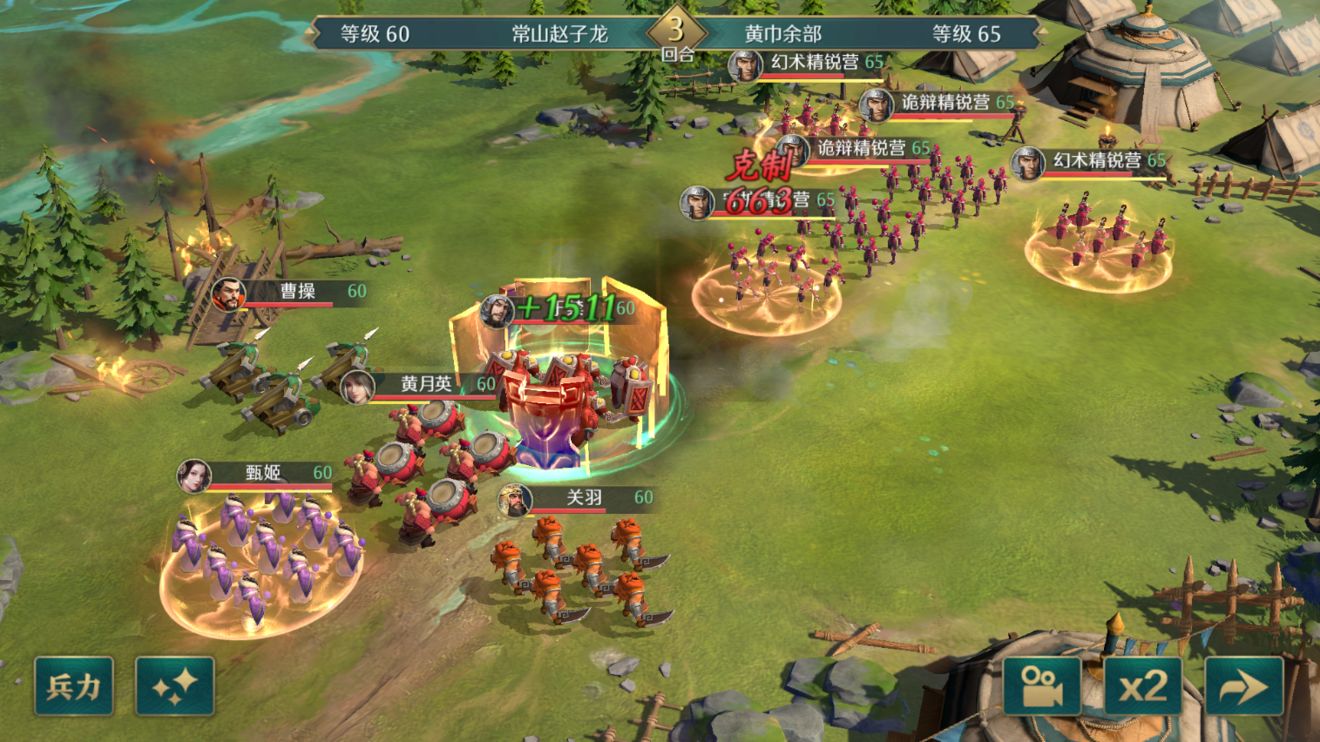Screen dimensions: 1320x742
Task: Toggle the x2 battle speed
Action: [1143, 686]
